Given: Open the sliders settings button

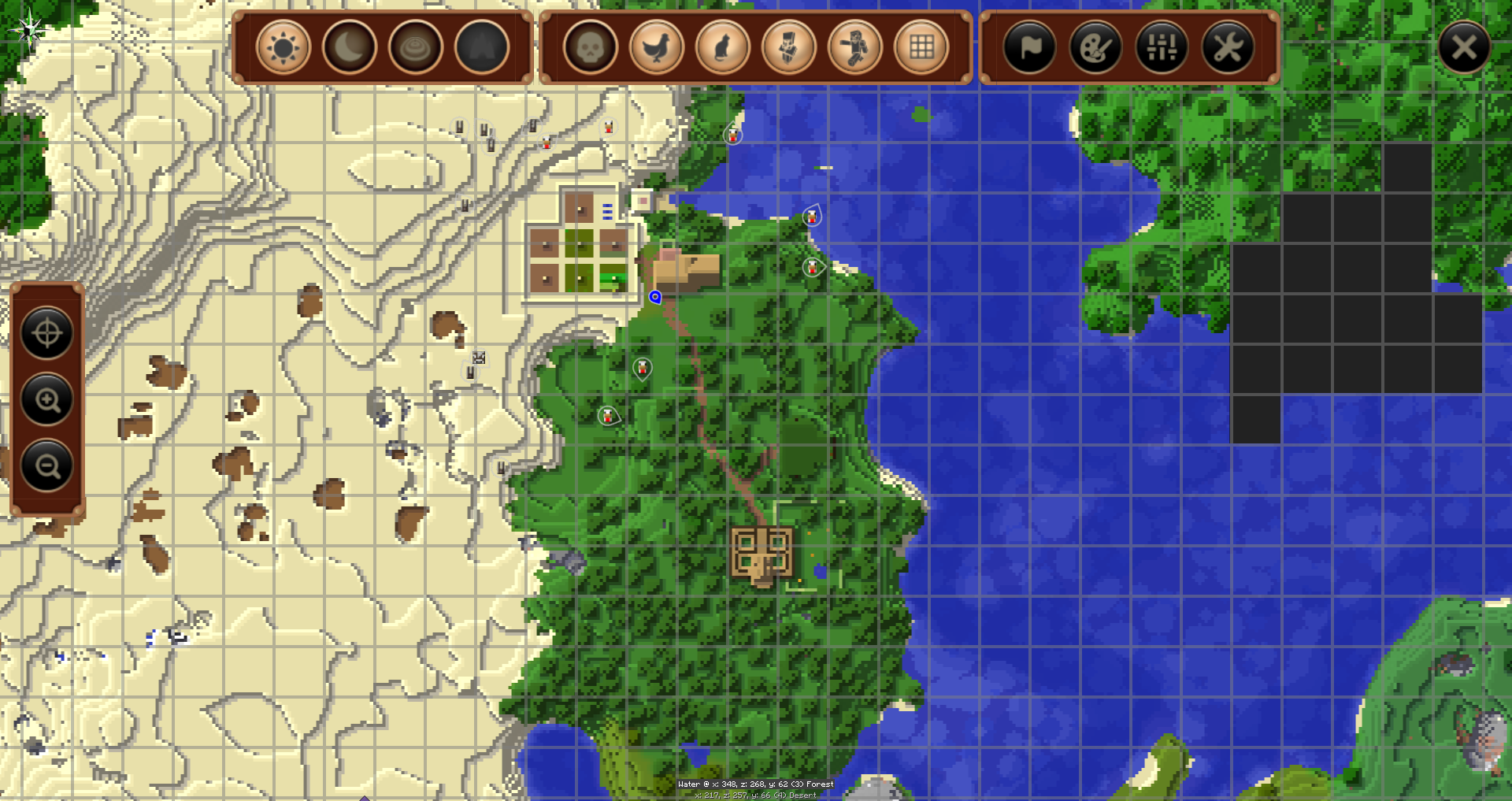Looking at the screenshot, I should pyautogui.click(x=1162, y=48).
